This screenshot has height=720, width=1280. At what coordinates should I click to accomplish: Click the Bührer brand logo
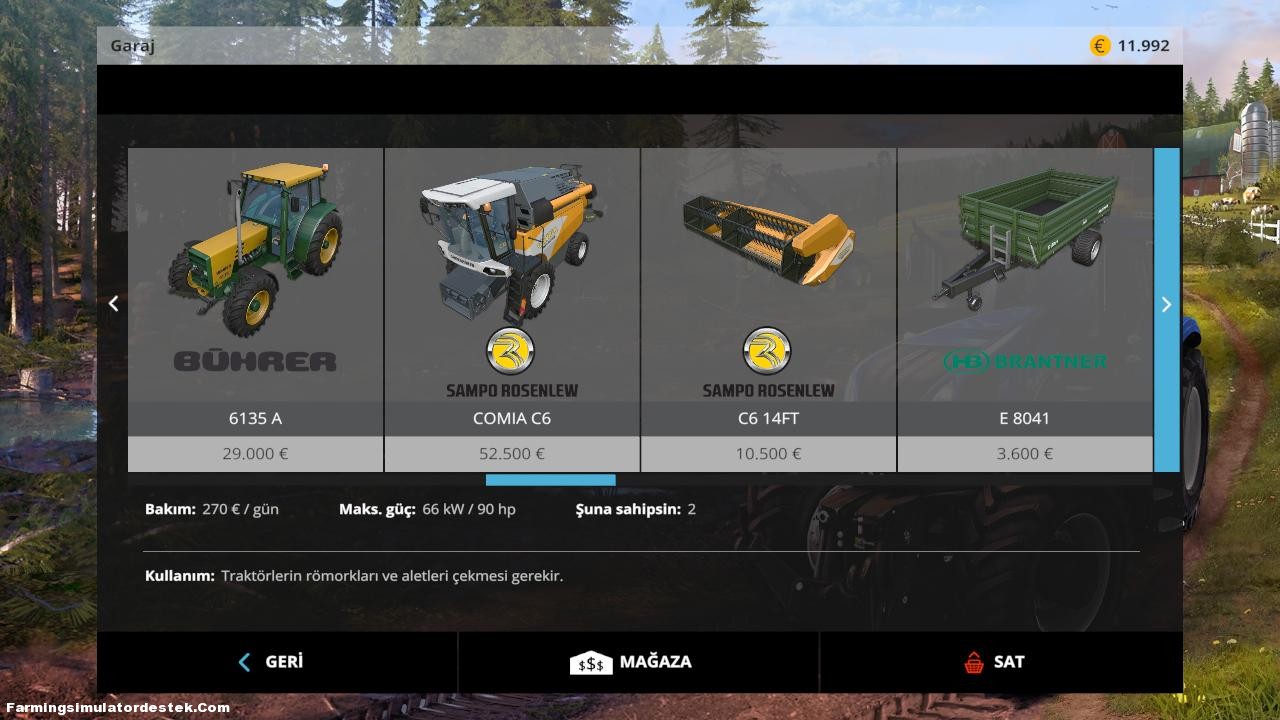point(254,363)
